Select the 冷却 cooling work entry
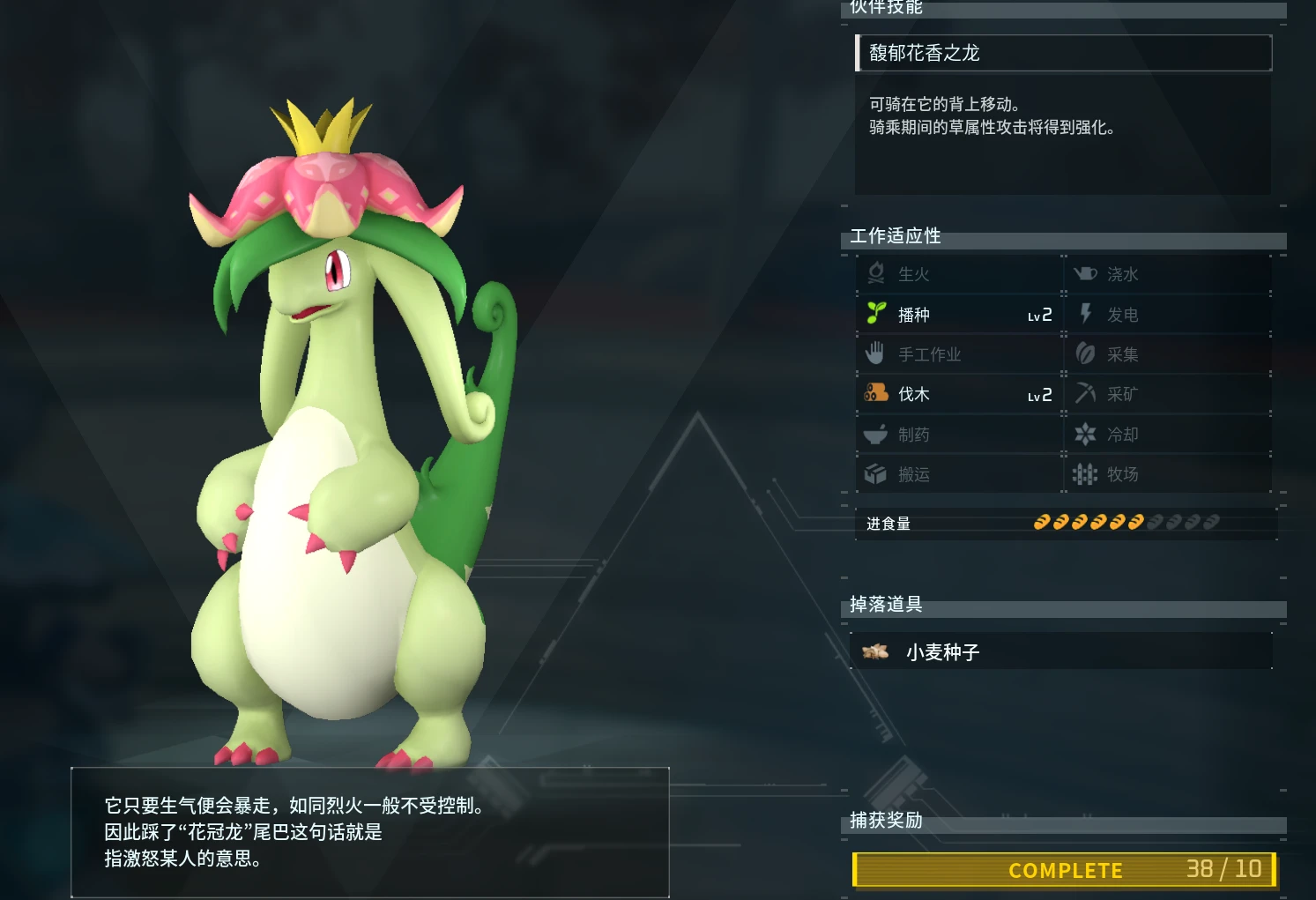The height and width of the screenshot is (900, 1316). pyautogui.click(x=1167, y=435)
